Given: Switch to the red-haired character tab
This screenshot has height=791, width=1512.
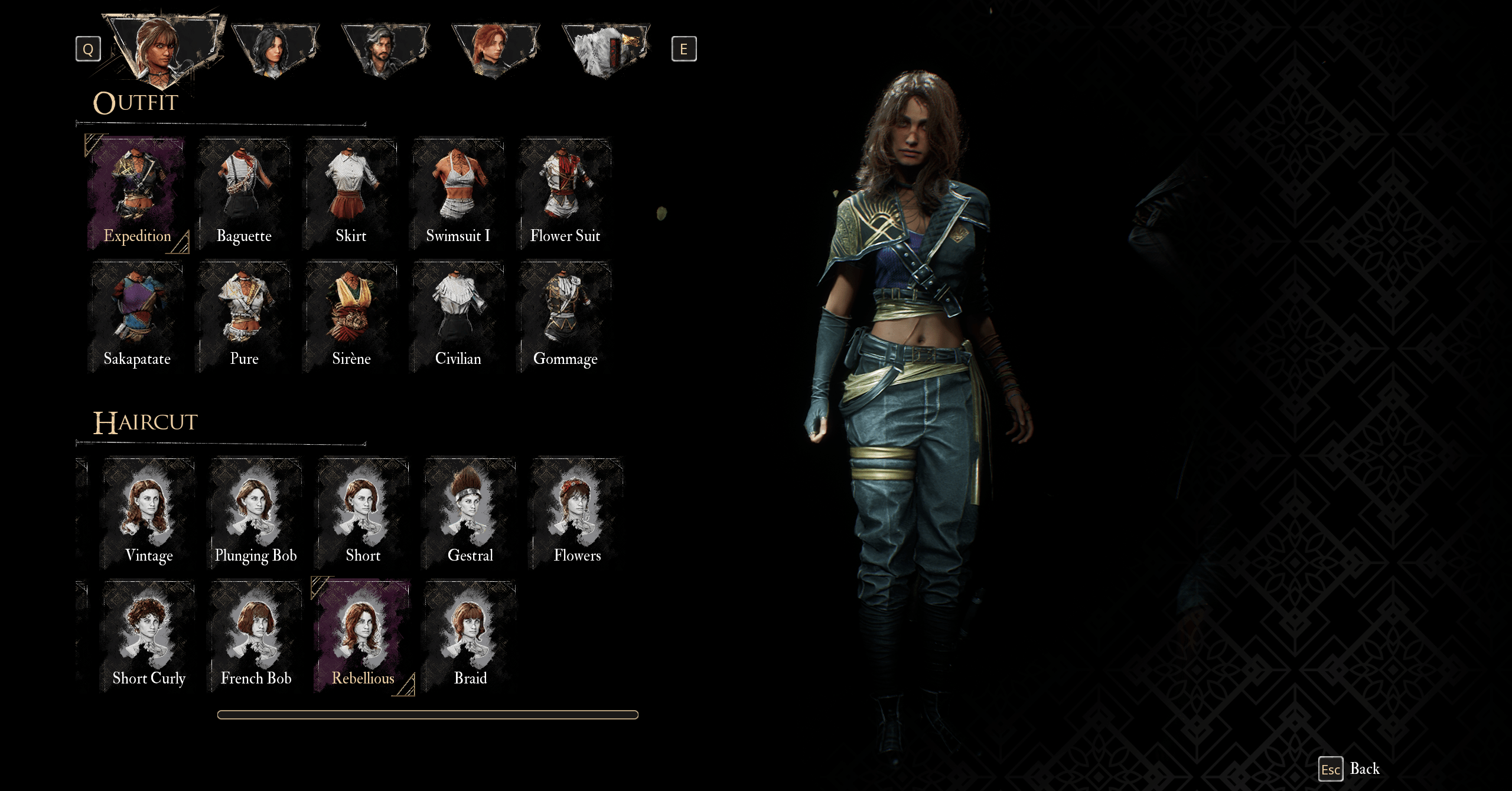Looking at the screenshot, I should point(495,50).
